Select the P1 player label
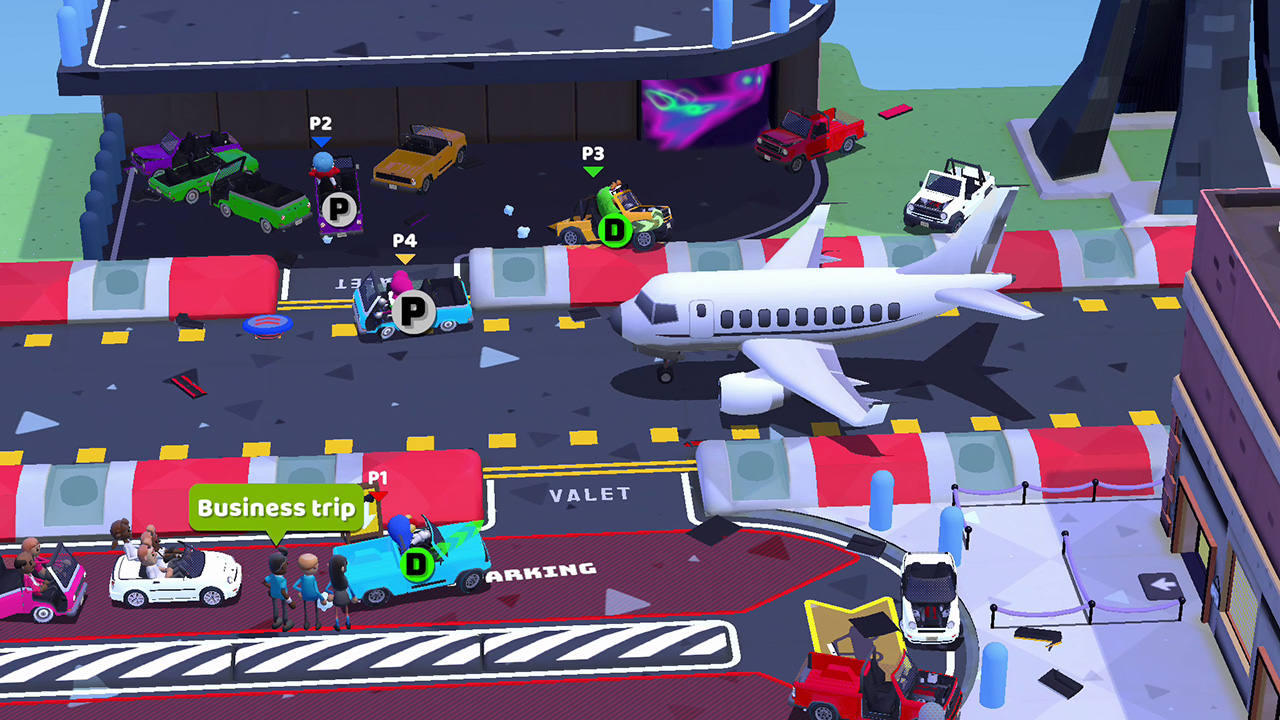 click(380, 477)
